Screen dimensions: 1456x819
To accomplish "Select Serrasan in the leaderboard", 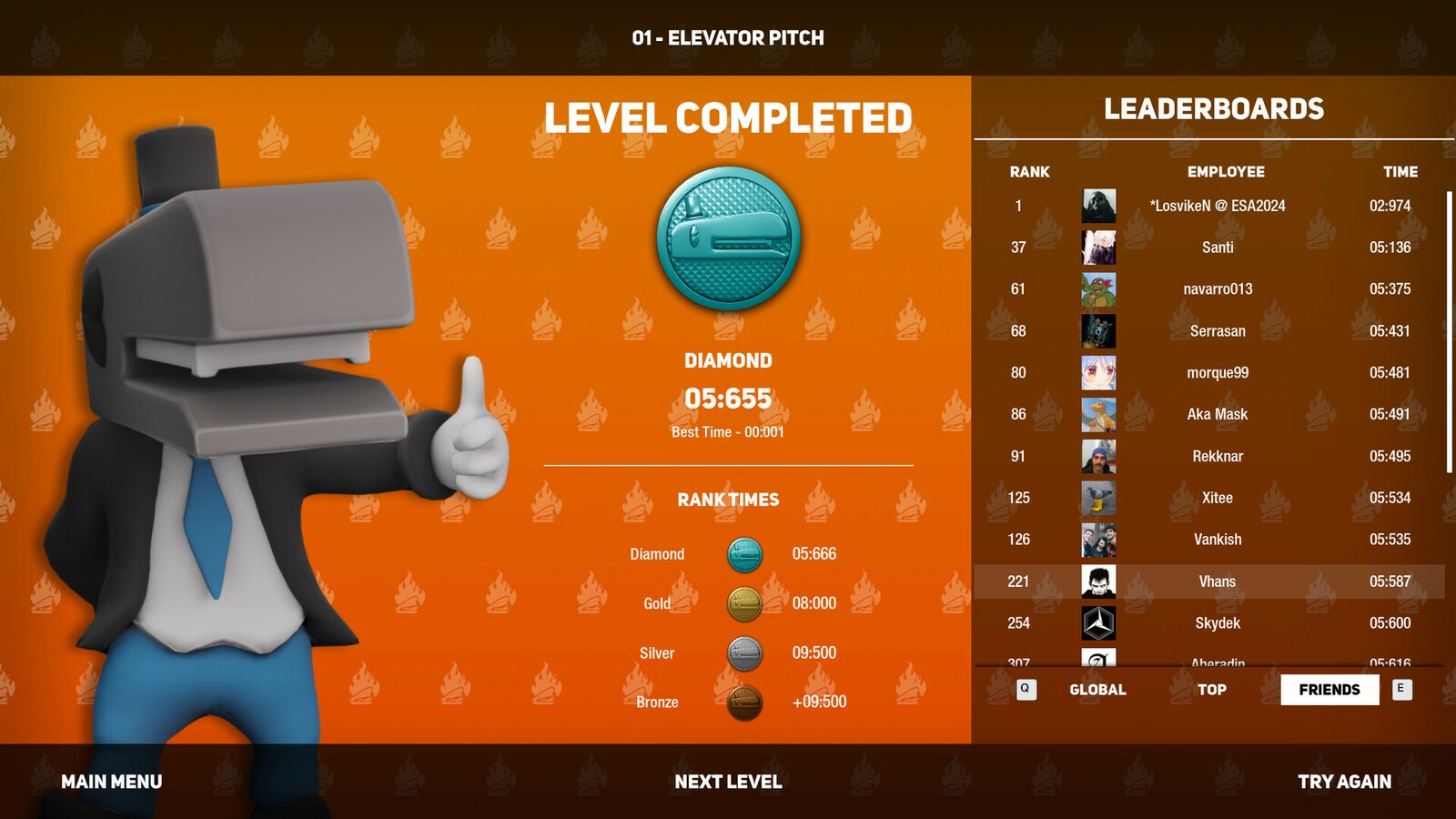I will pos(1217,331).
